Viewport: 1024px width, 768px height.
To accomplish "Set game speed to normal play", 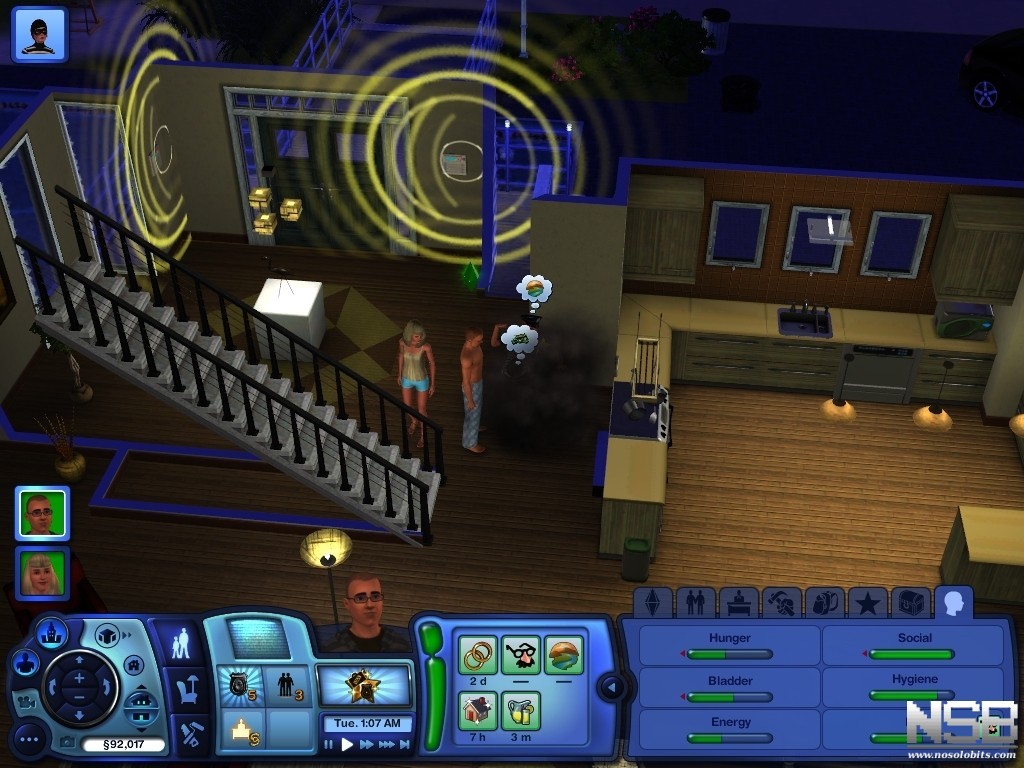I will pos(348,744).
